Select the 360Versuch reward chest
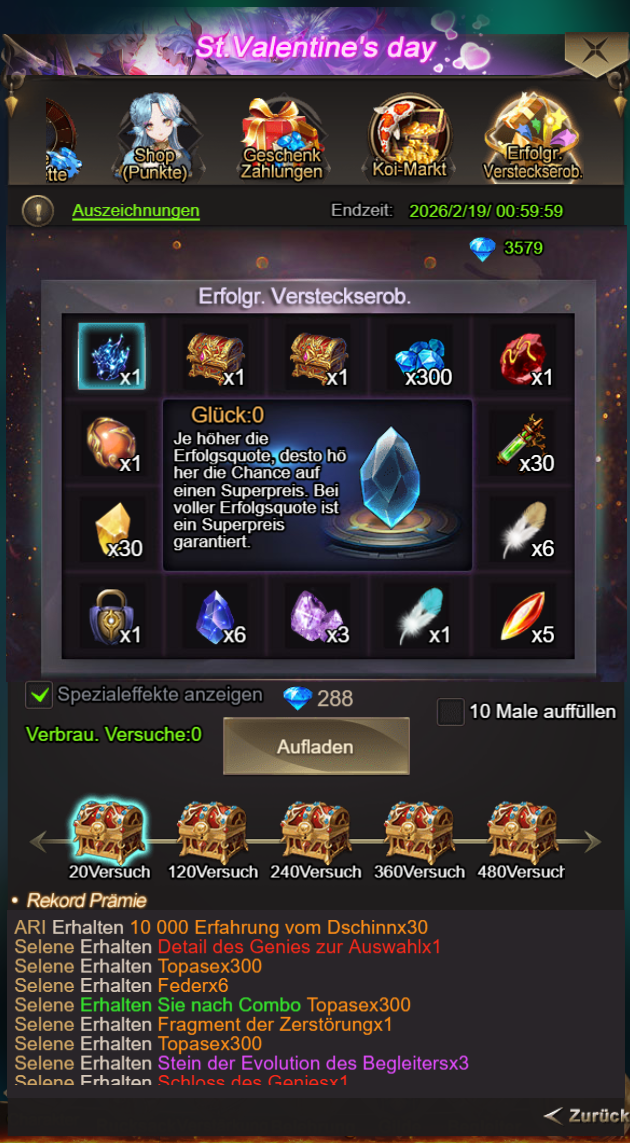The image size is (630, 1143). pyautogui.click(x=419, y=832)
